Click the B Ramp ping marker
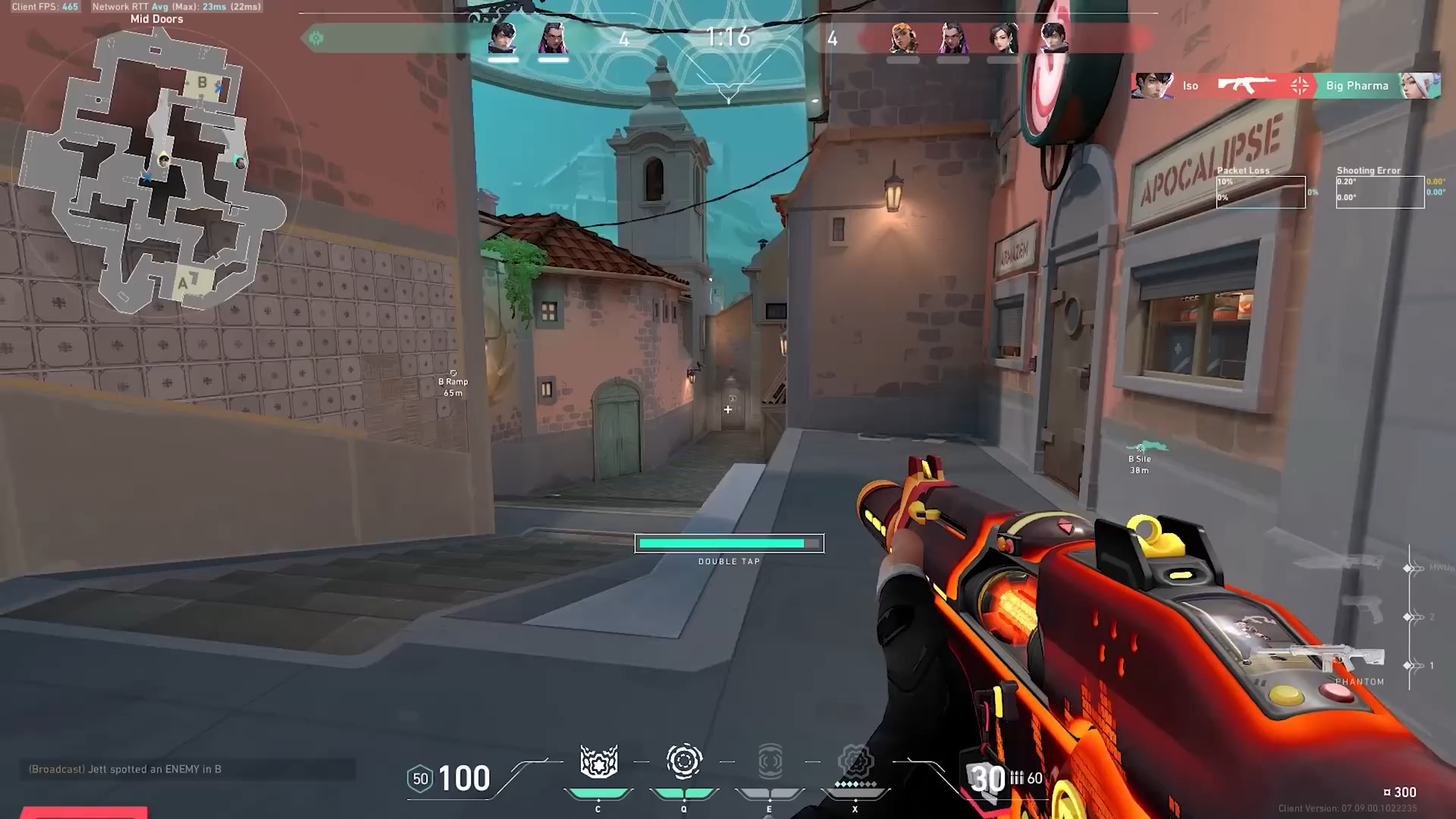The image size is (1456, 819). 453,381
